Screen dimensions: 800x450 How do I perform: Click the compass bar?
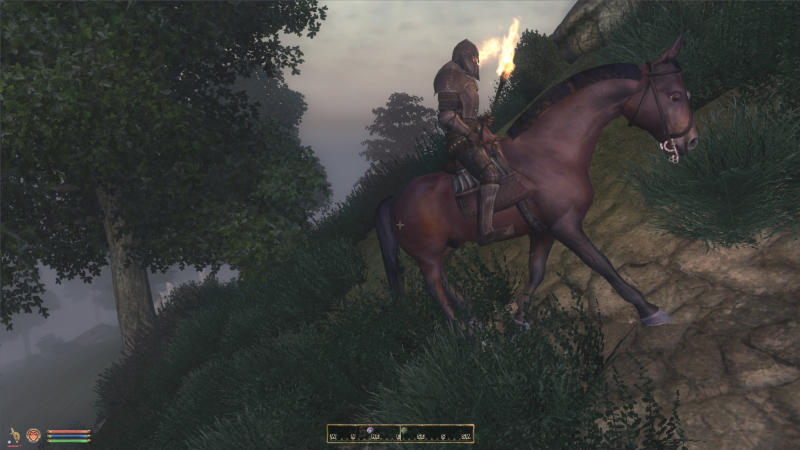coord(400,434)
